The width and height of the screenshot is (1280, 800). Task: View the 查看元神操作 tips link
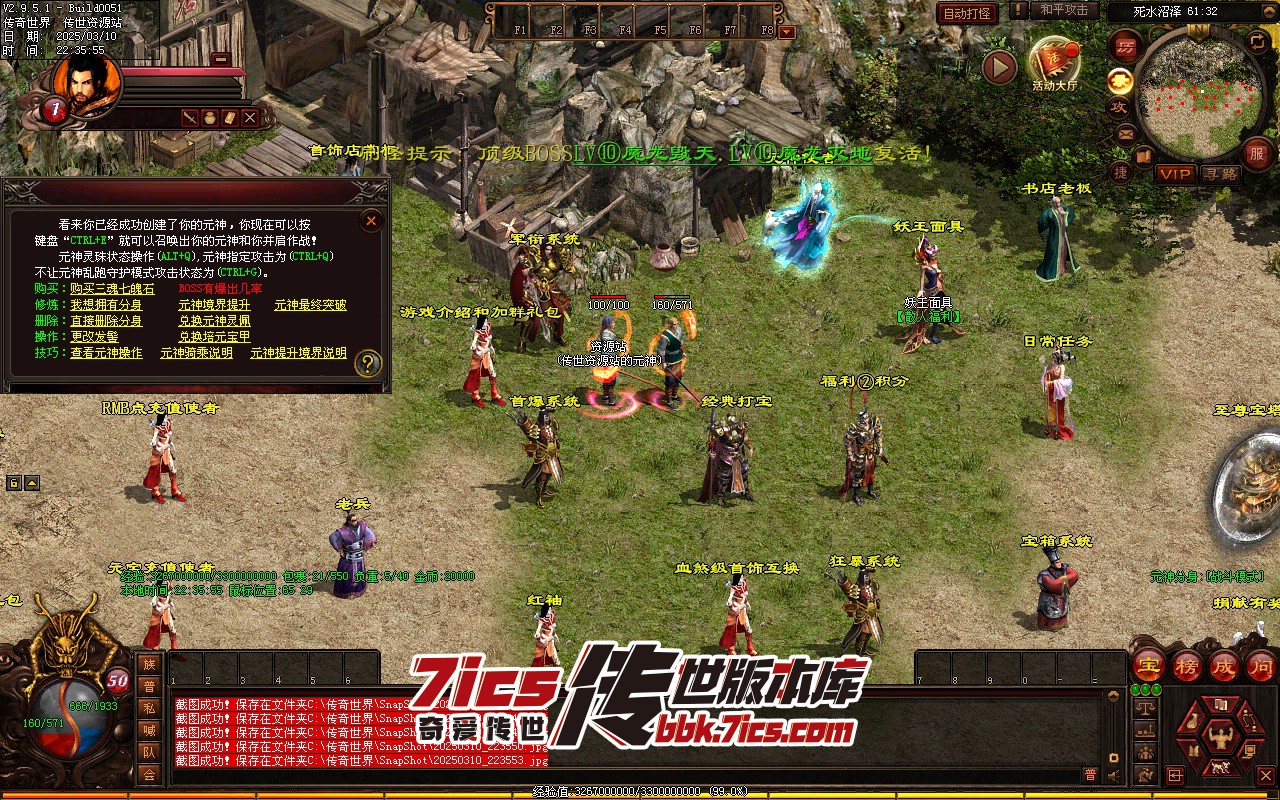105,352
